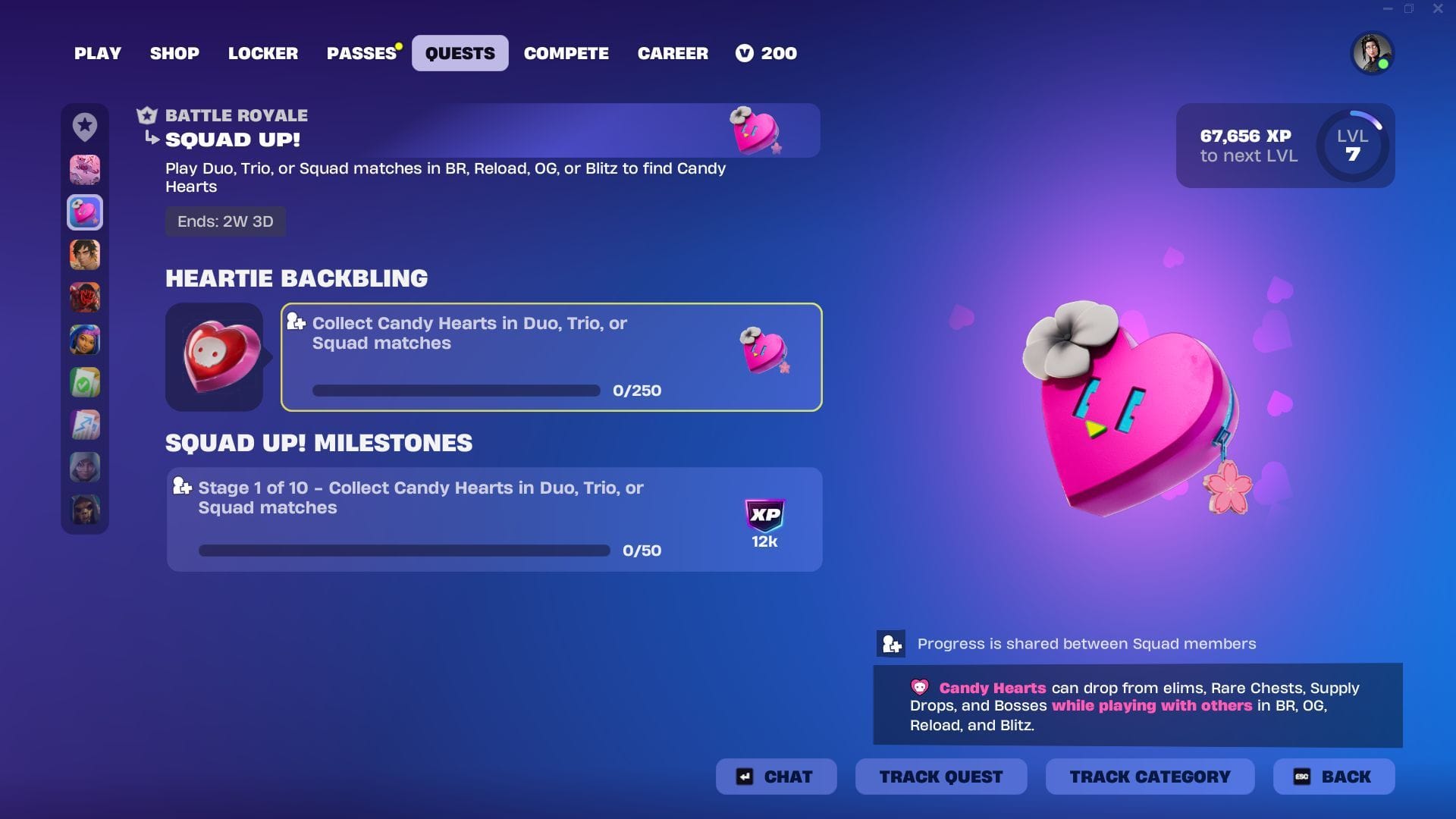Switch to the QUESTS tab
This screenshot has width=1456, height=819.
point(460,53)
